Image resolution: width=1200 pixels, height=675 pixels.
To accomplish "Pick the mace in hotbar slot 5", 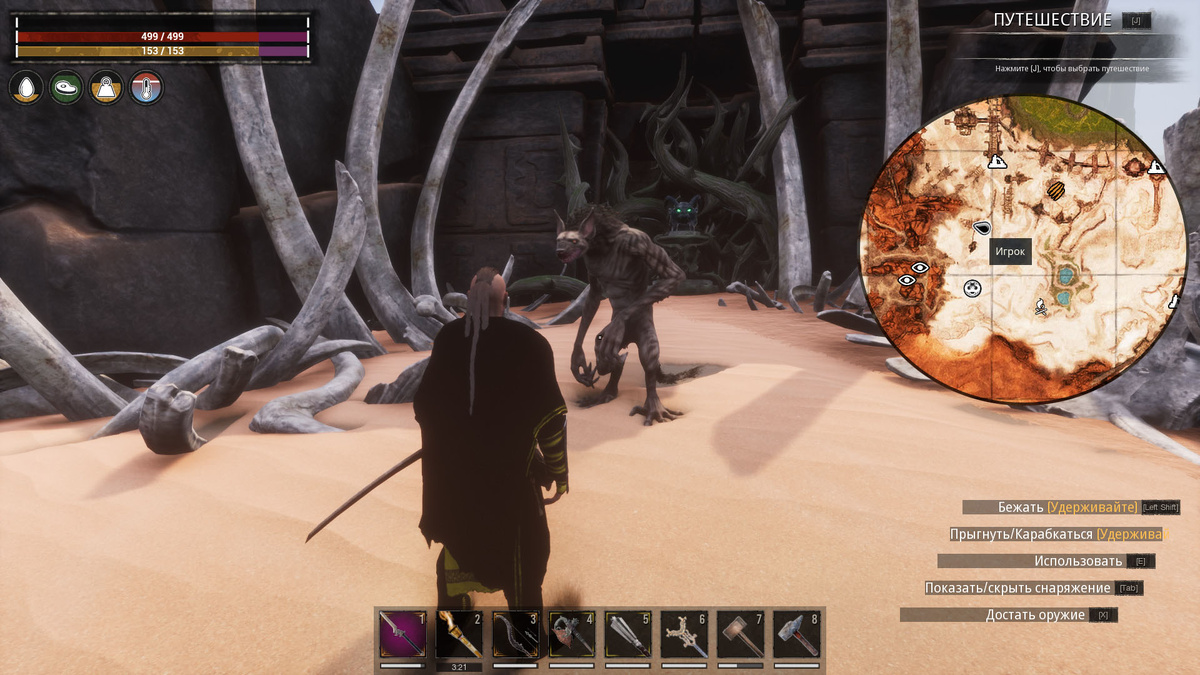I will coord(628,634).
